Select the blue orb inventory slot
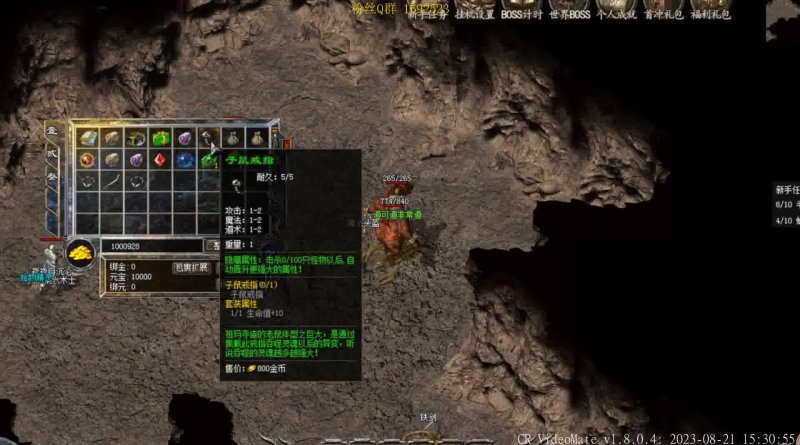Image resolution: width=800 pixels, height=445 pixels. click(x=184, y=160)
